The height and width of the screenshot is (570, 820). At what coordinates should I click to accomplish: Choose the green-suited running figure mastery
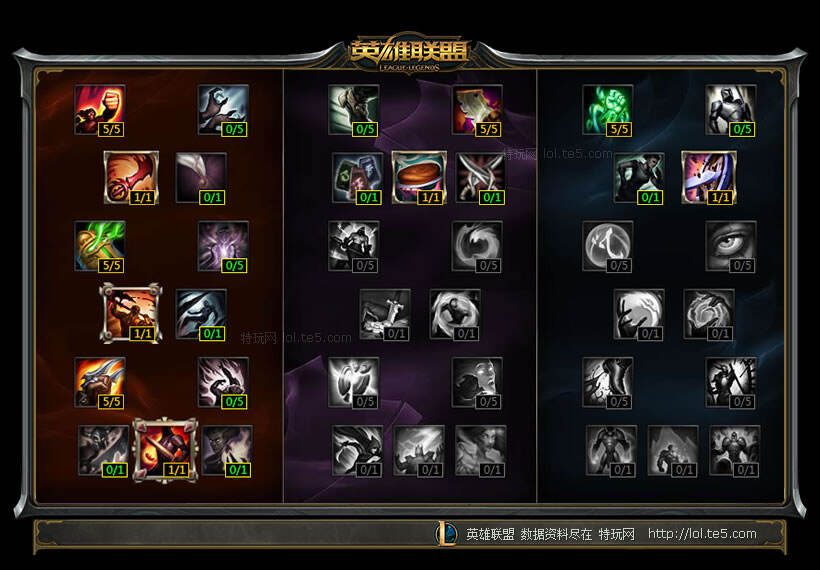(639, 177)
